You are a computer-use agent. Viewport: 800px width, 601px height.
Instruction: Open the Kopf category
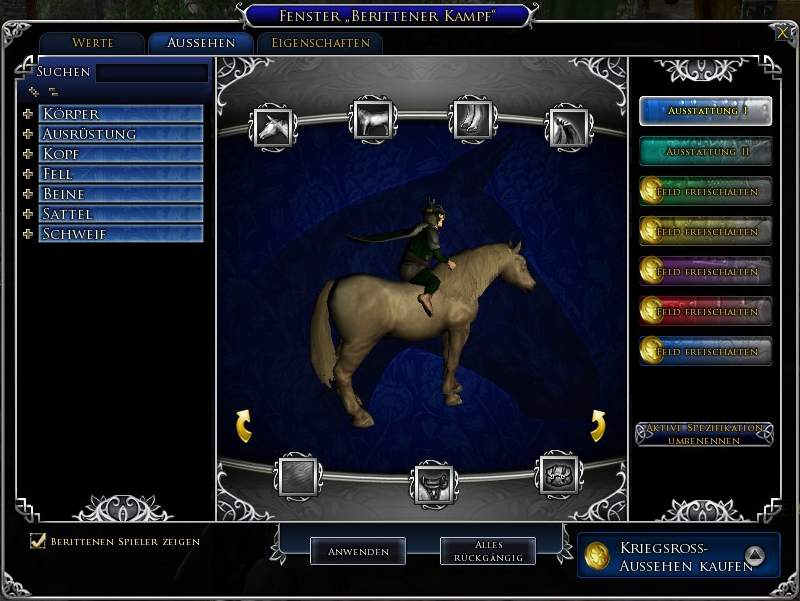pyautogui.click(x=28, y=154)
